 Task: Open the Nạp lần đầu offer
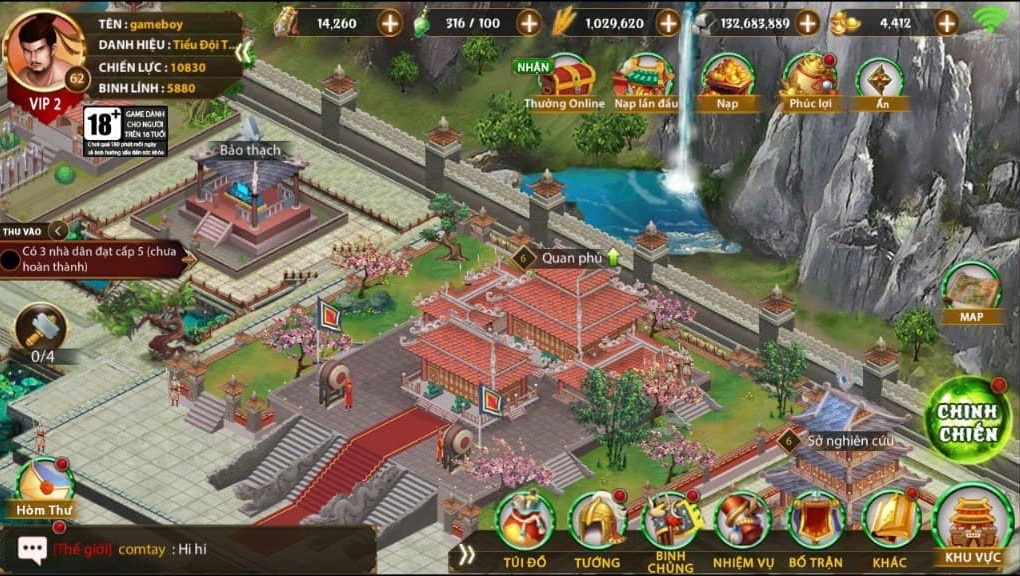[x=643, y=80]
